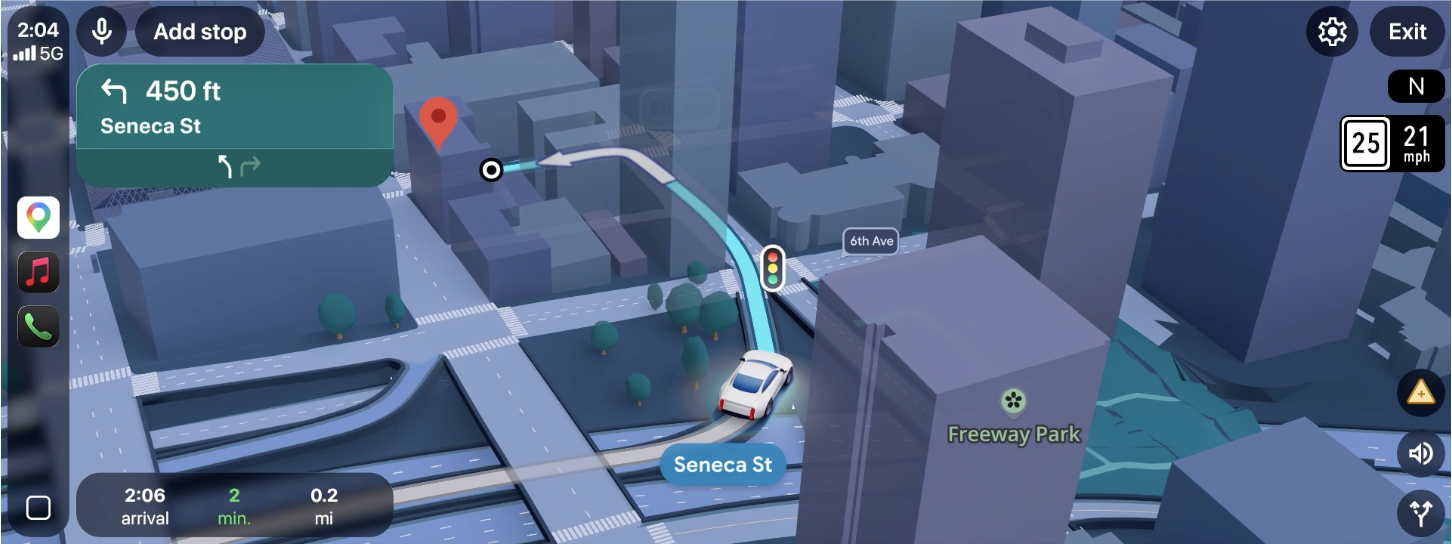The height and width of the screenshot is (544, 1452).
Task: Open the navigation settings gear
Action: coord(1332,32)
